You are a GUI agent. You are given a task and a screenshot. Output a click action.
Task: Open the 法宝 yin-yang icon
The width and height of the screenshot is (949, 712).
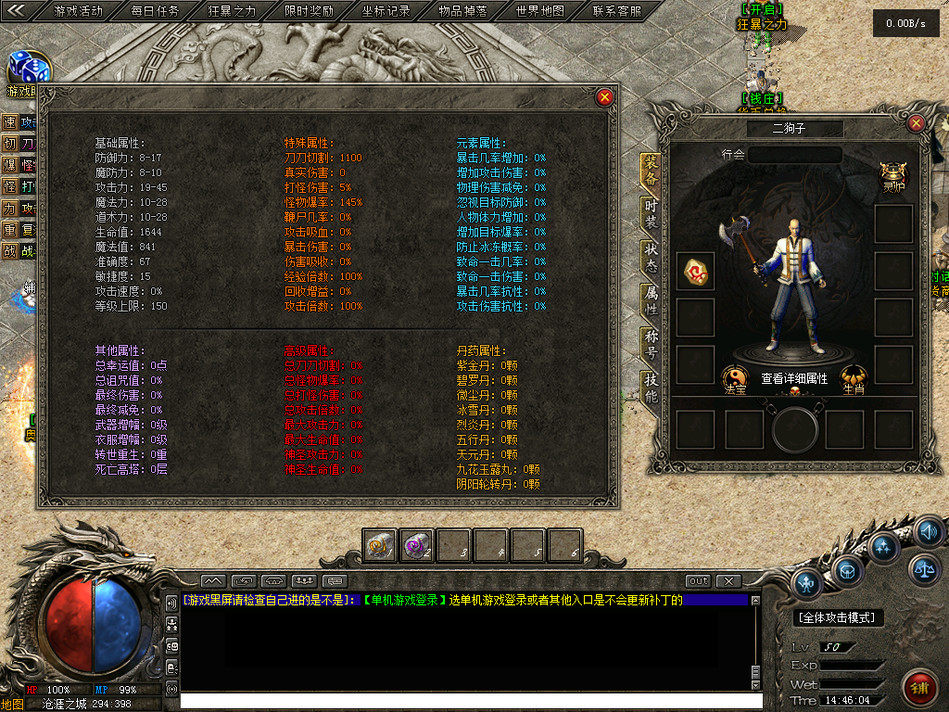(x=733, y=377)
